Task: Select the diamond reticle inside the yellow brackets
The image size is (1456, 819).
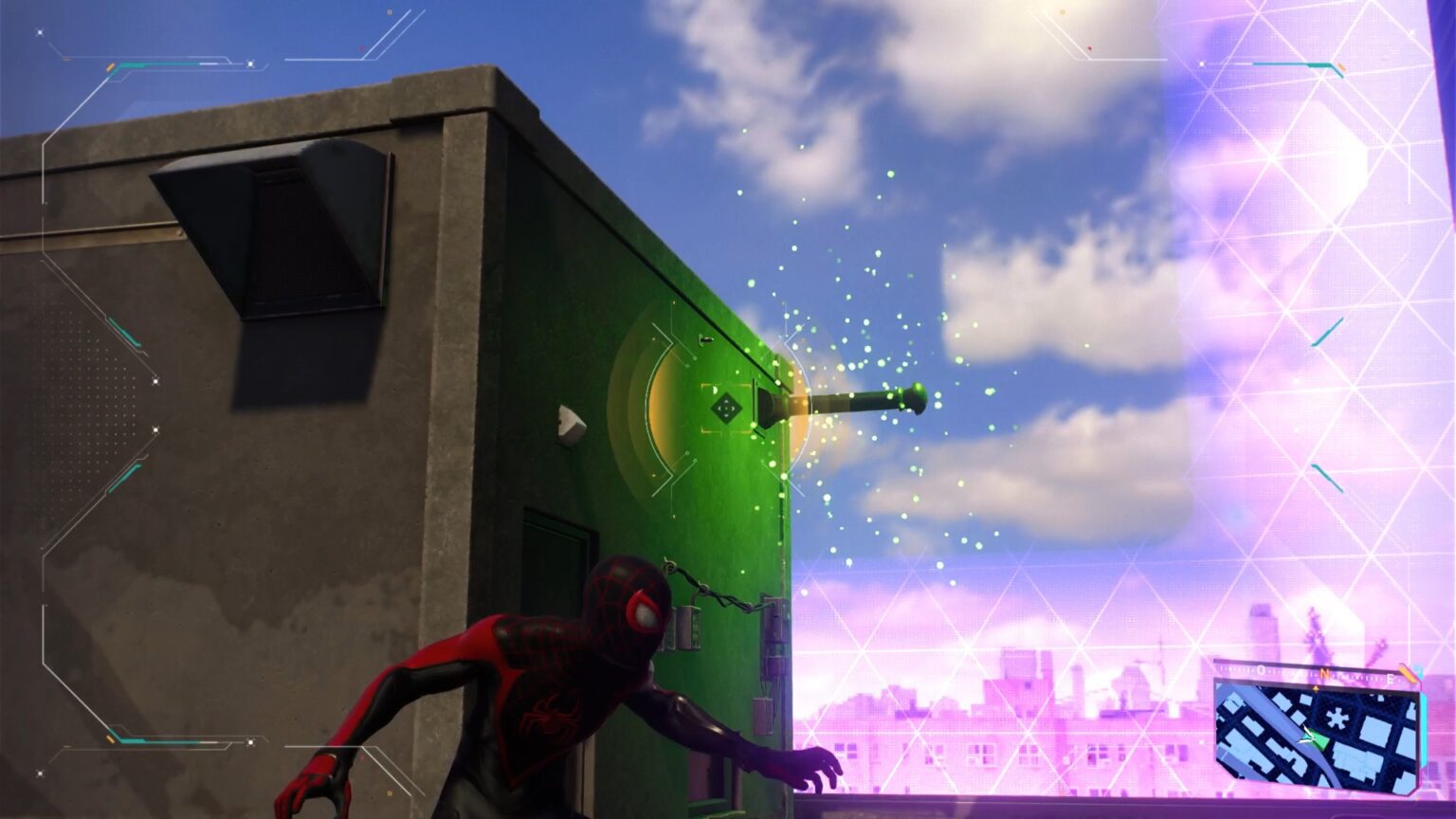Action: (727, 408)
